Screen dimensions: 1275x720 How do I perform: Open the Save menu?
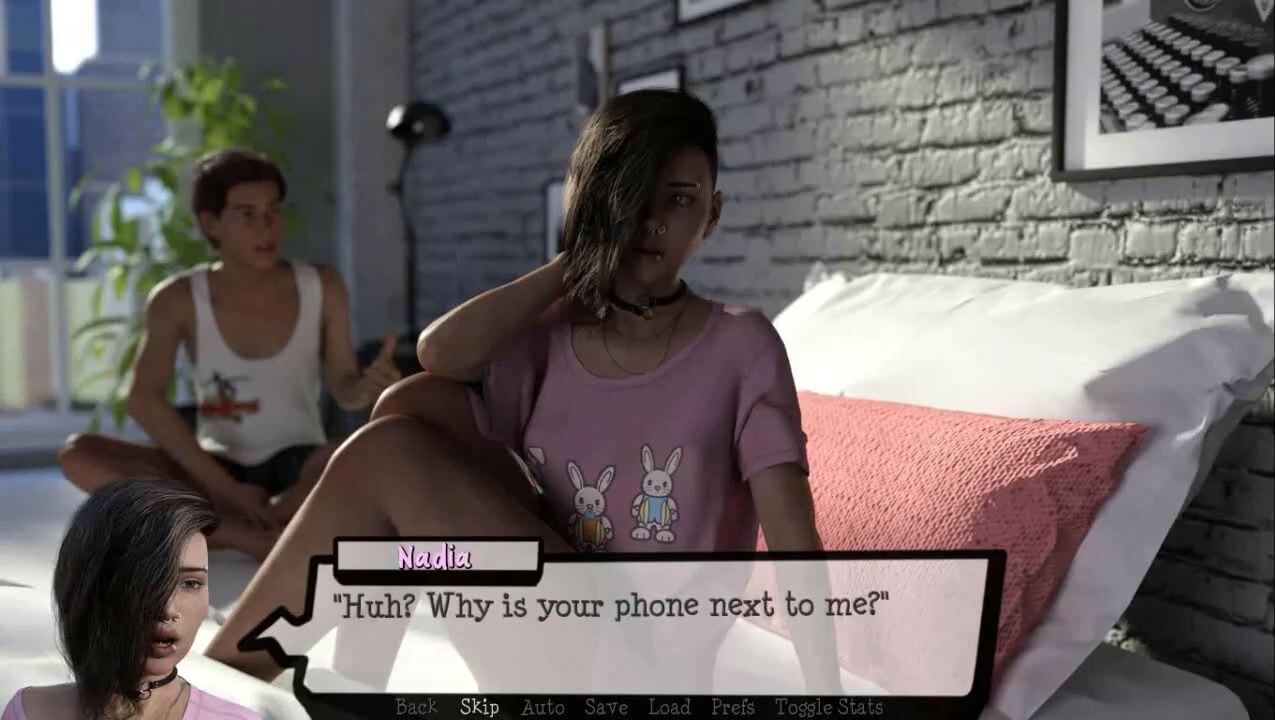point(606,707)
